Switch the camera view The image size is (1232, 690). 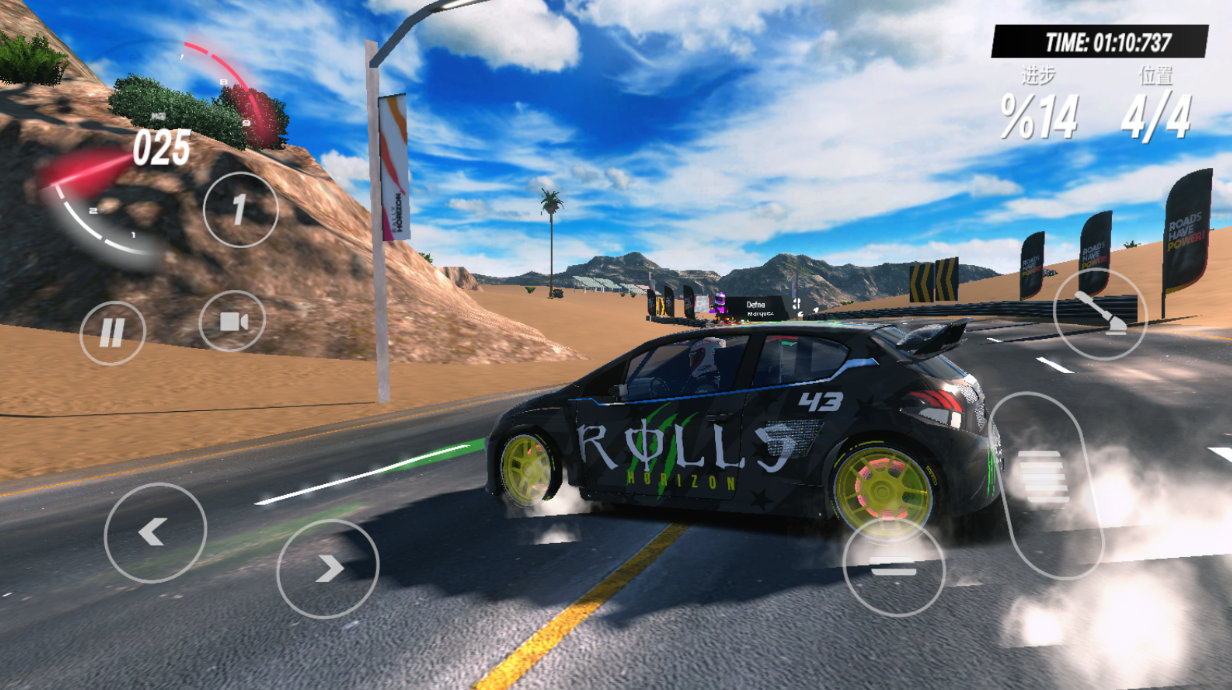(x=232, y=322)
